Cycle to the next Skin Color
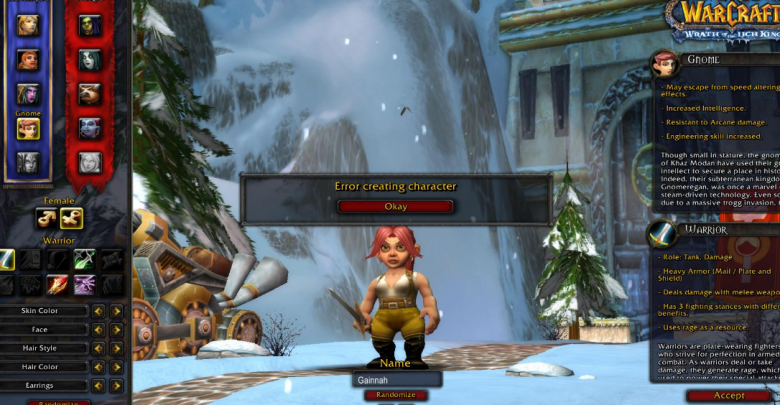Image resolution: width=780 pixels, height=405 pixels. [x=117, y=311]
